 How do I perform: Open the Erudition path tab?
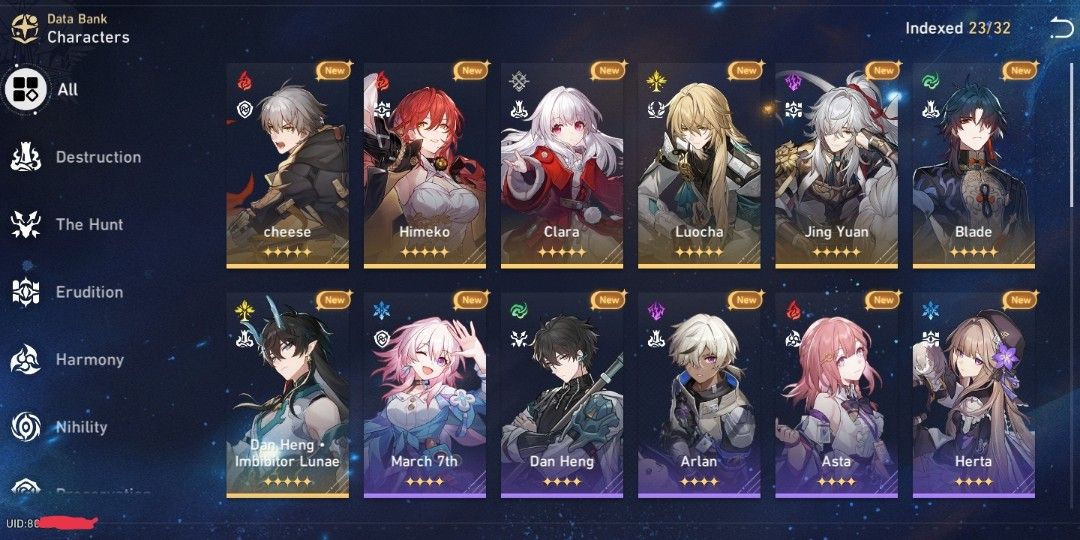[x=68, y=292]
